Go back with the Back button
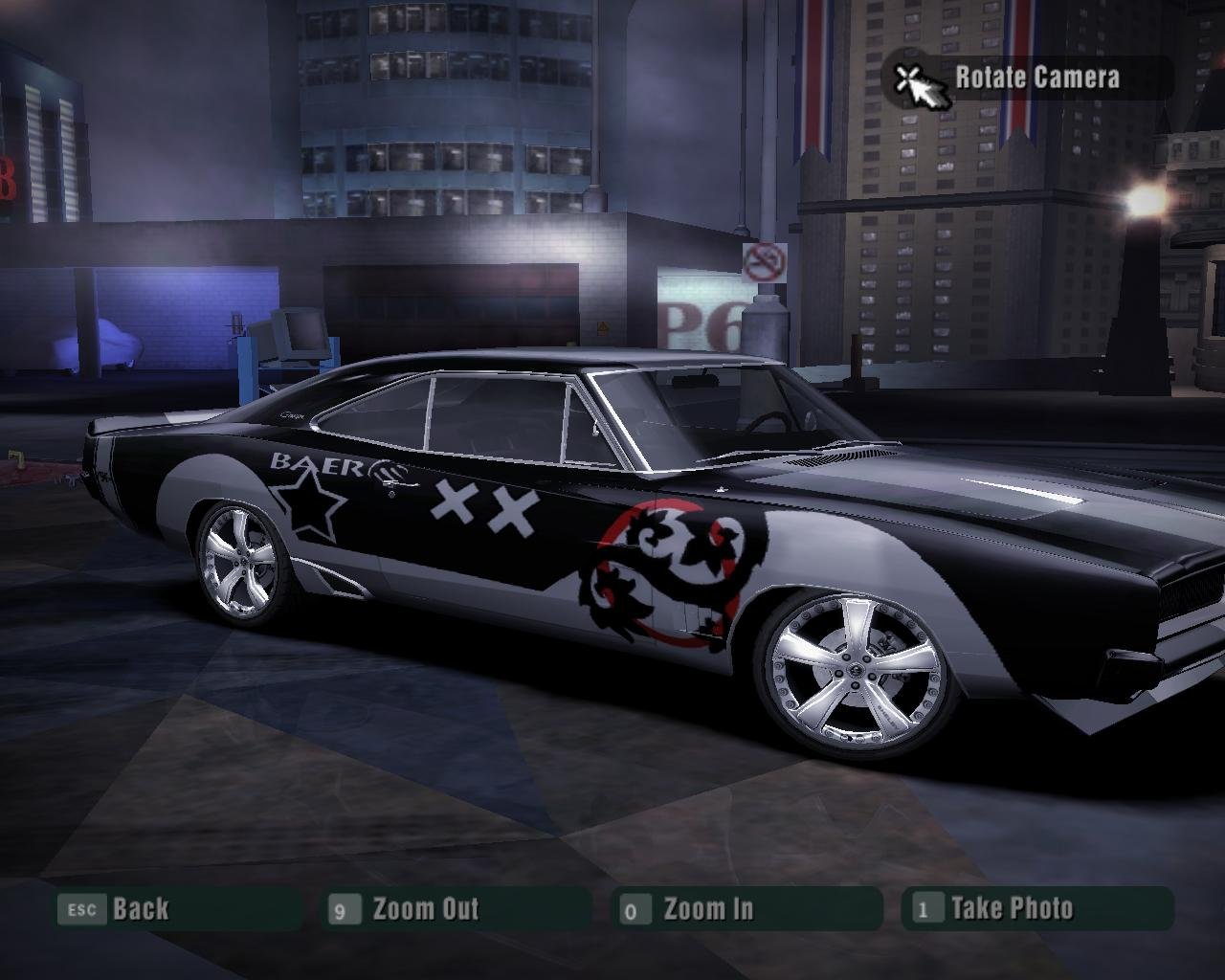The width and height of the screenshot is (1225, 980). pyautogui.click(x=140, y=908)
